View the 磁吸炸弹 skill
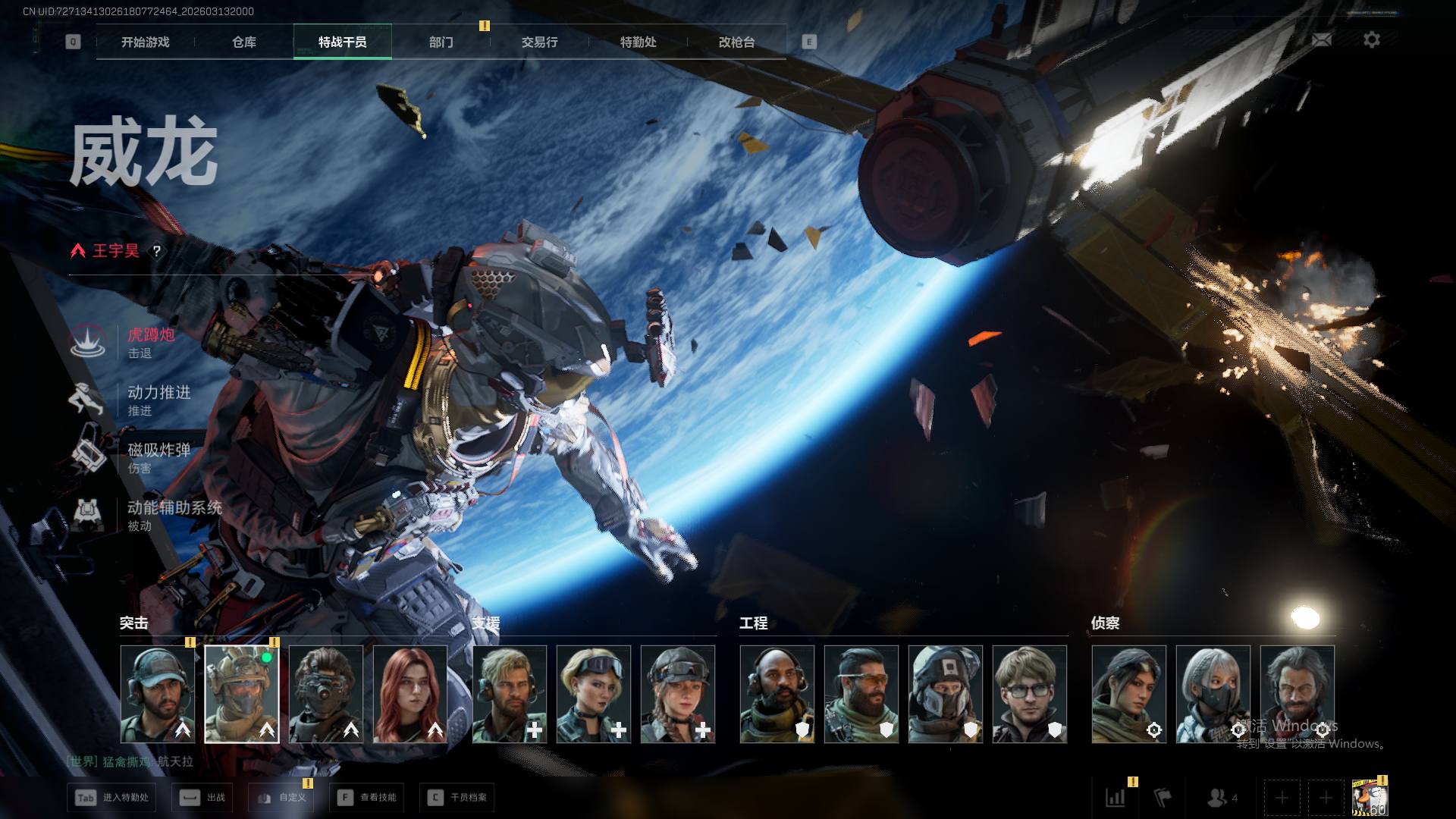The width and height of the screenshot is (1456, 819). coord(158,457)
